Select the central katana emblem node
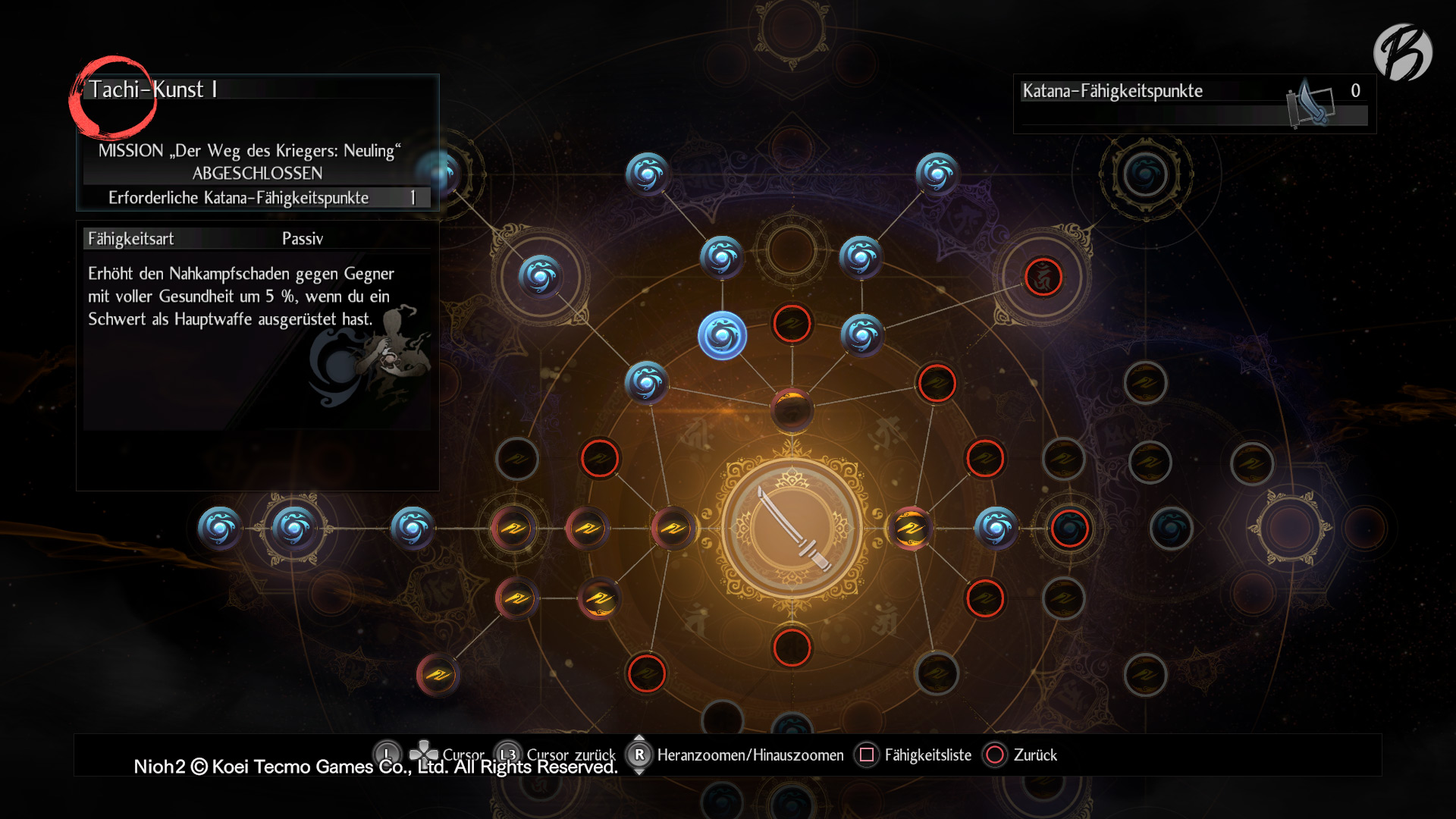This screenshot has width=1456, height=819. click(x=792, y=529)
